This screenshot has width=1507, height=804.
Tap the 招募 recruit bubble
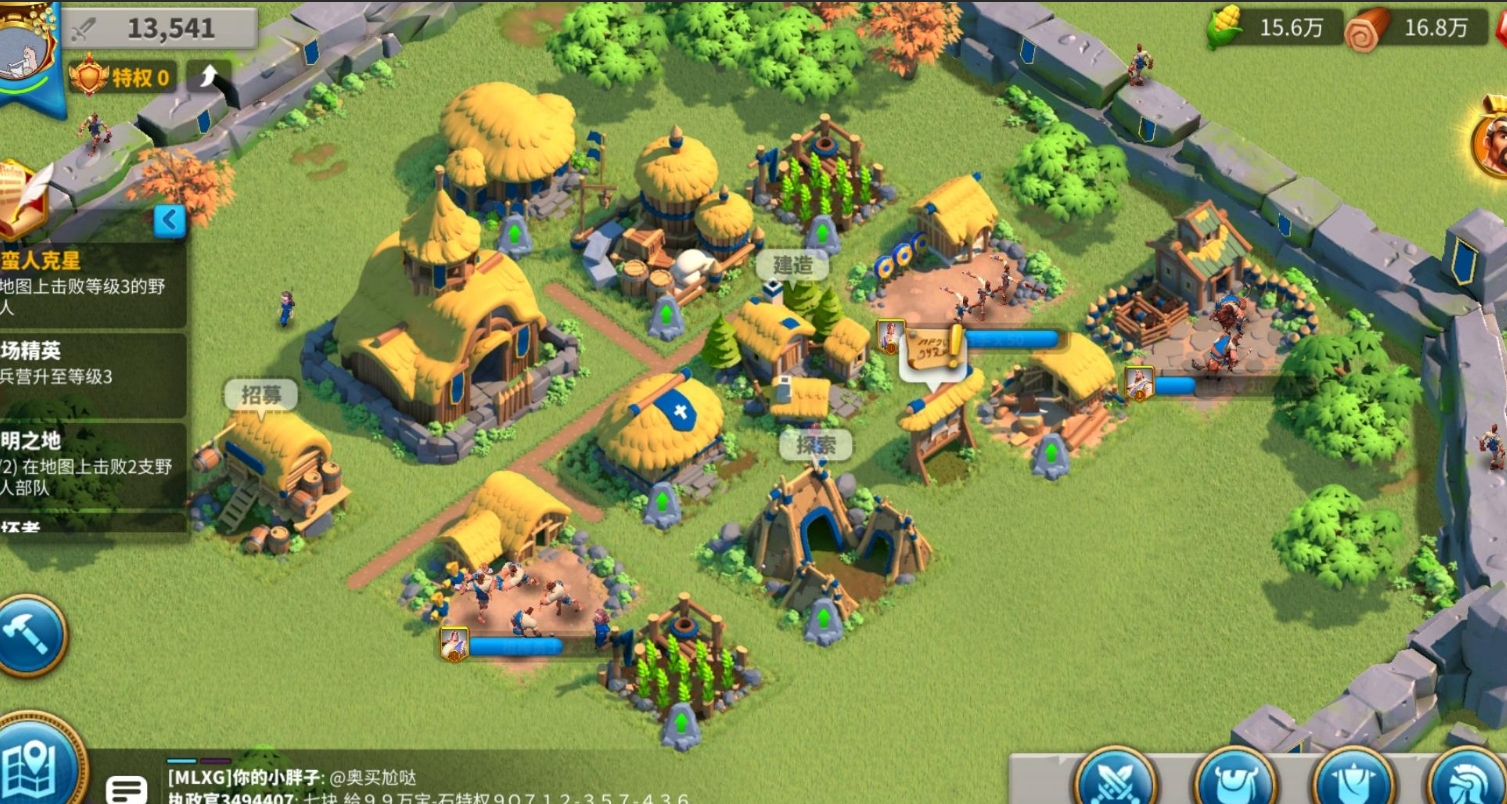point(261,396)
